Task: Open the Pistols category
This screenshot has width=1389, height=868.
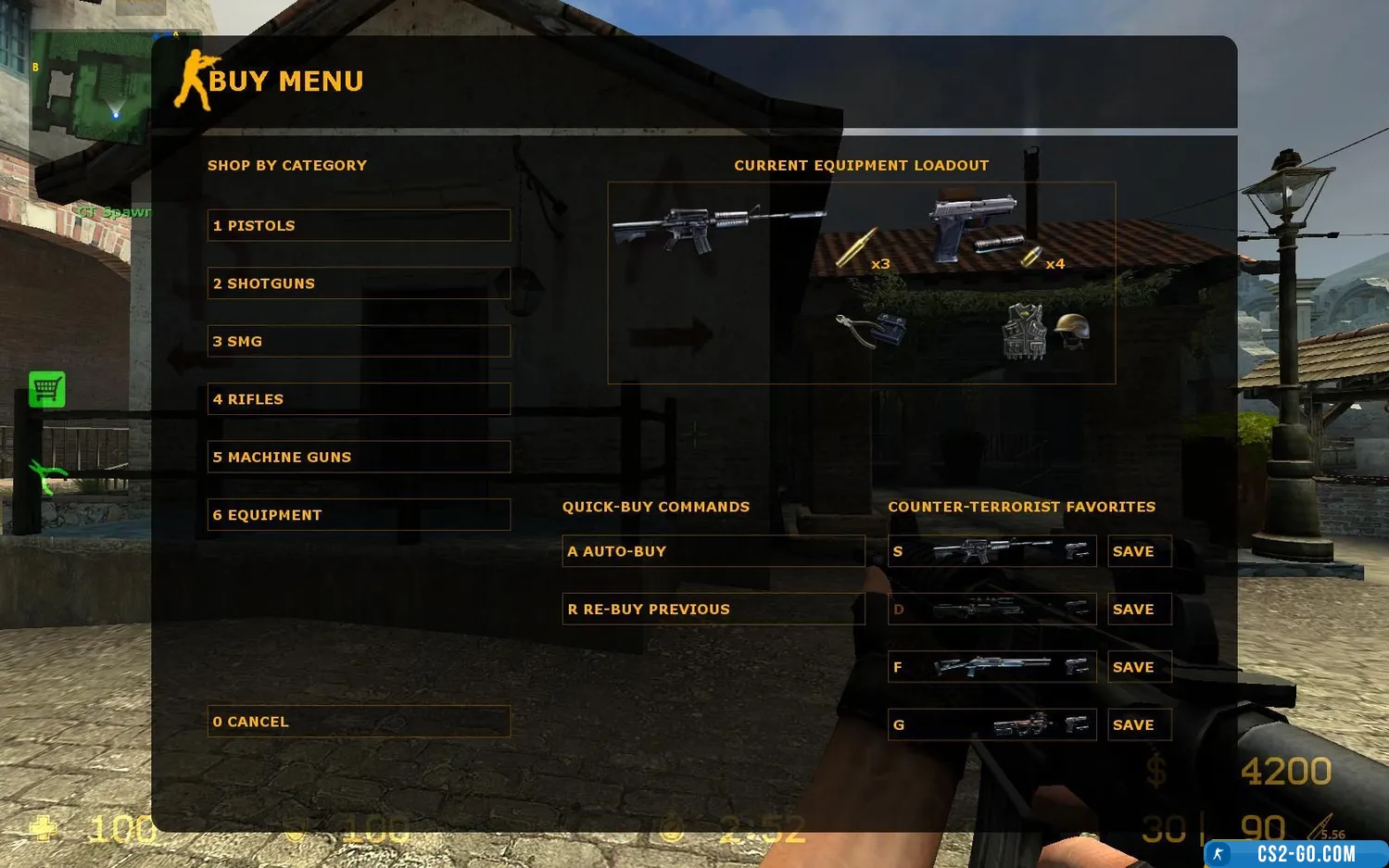Action: (x=359, y=225)
